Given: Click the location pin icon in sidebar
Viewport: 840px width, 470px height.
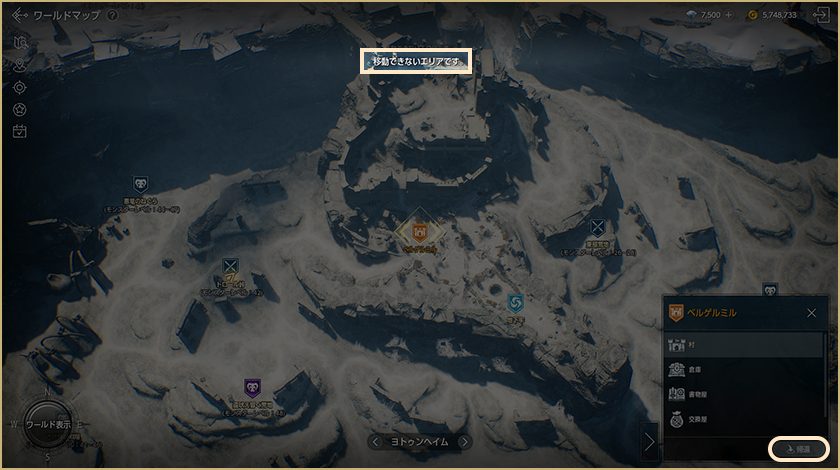Looking at the screenshot, I should click(x=20, y=65).
